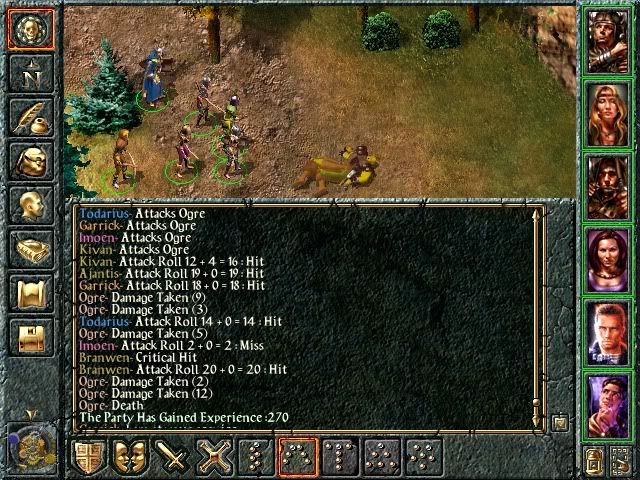640x480 pixels.
Task: Select Branwen's blonde woman portrait
Action: pos(607,112)
